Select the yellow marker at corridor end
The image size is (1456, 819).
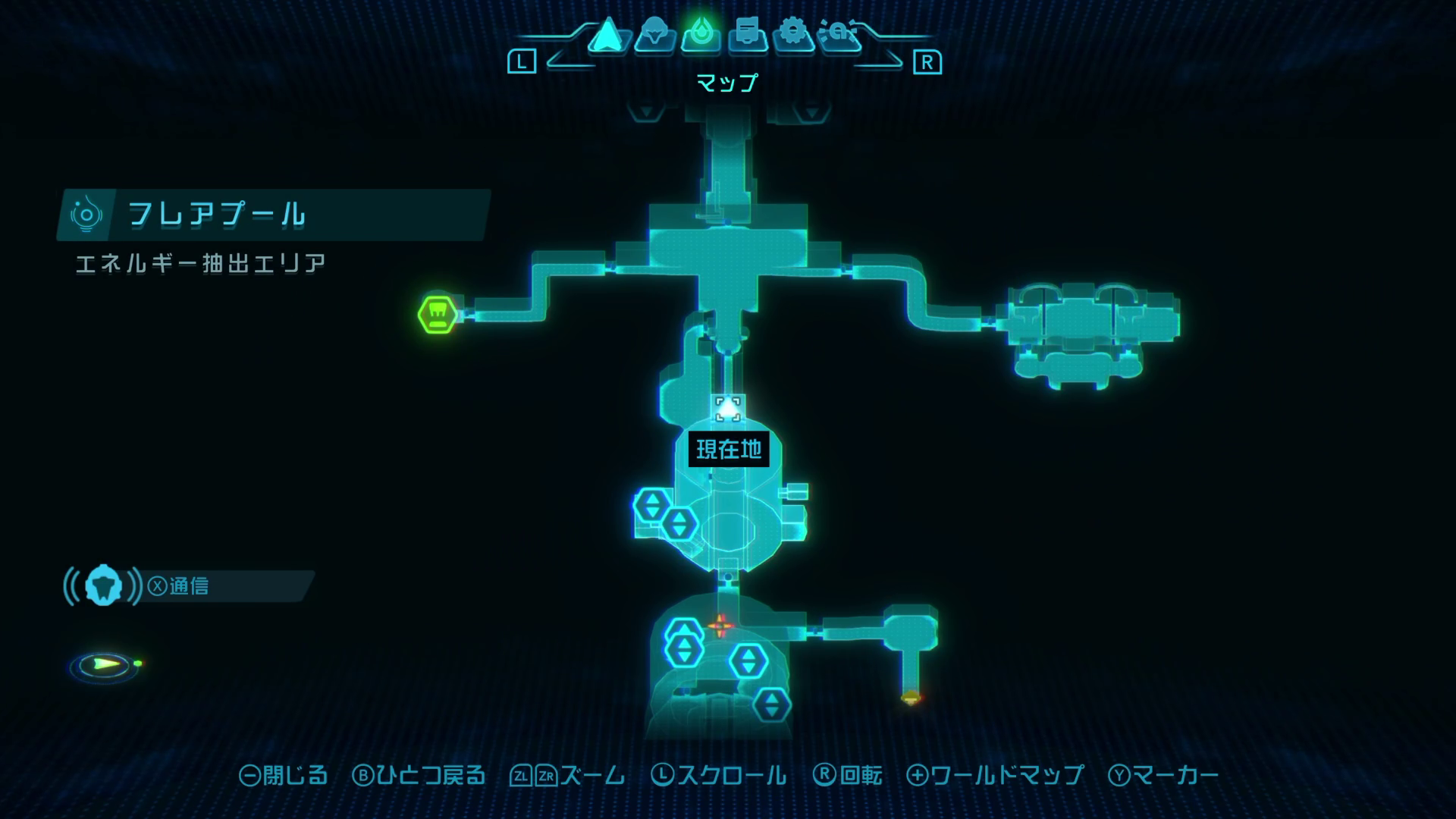click(911, 697)
